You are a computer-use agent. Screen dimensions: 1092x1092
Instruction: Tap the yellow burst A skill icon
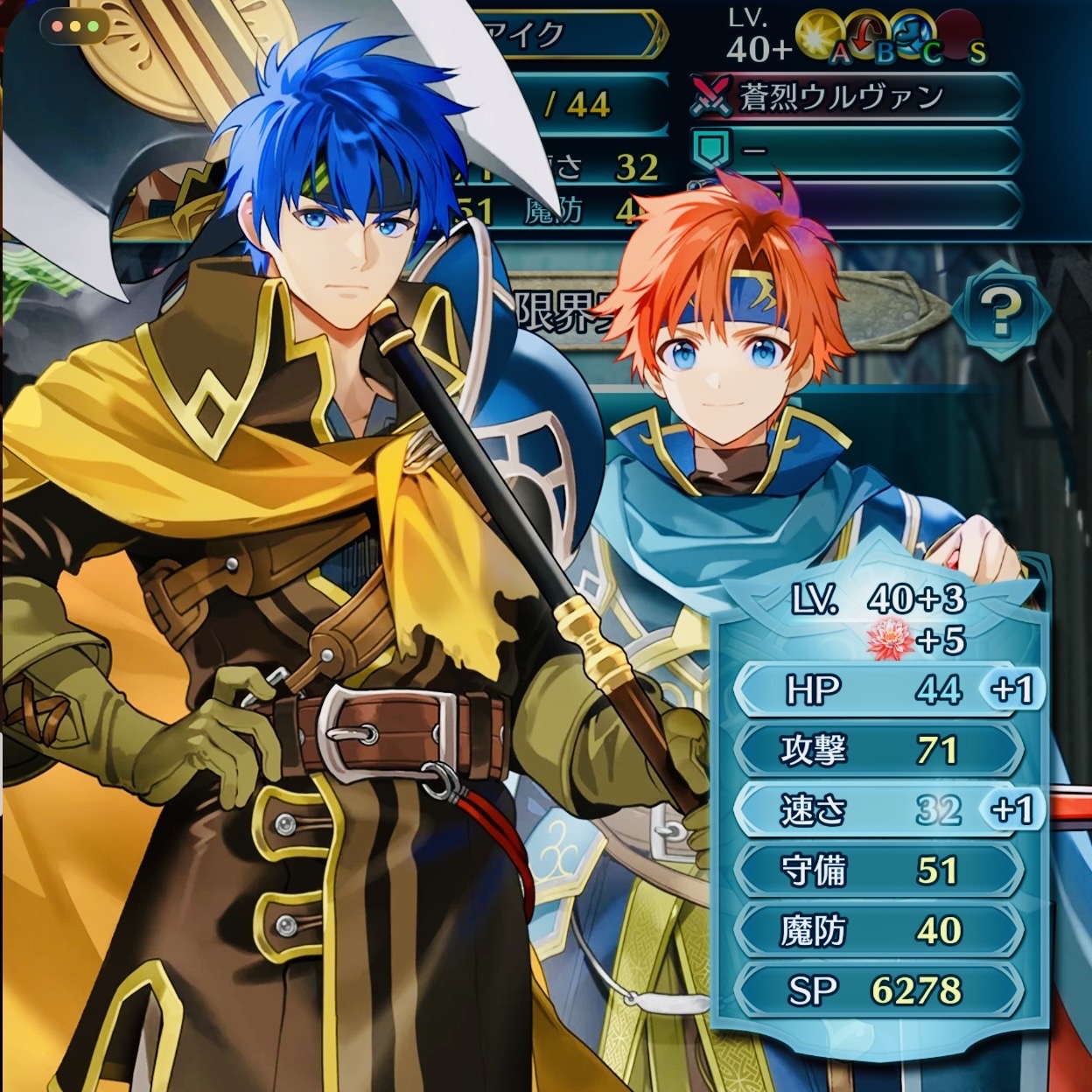(x=819, y=36)
